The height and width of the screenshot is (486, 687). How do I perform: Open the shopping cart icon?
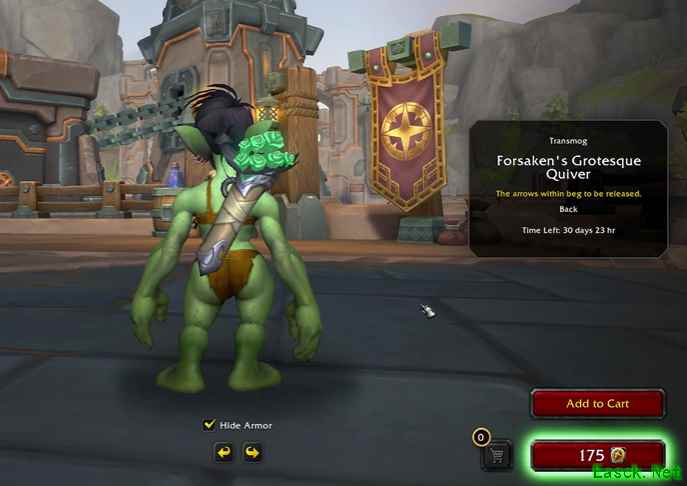click(x=496, y=455)
